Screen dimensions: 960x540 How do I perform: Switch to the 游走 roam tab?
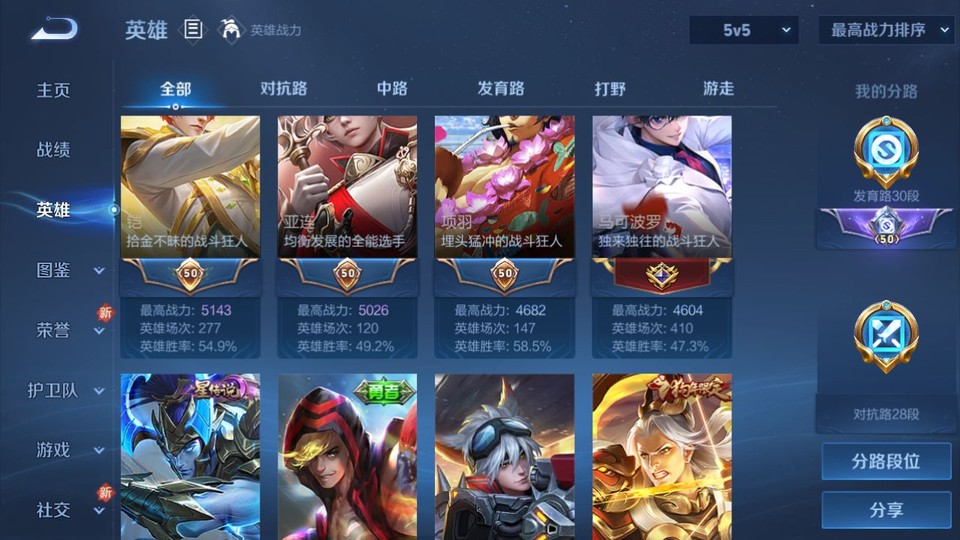point(718,89)
